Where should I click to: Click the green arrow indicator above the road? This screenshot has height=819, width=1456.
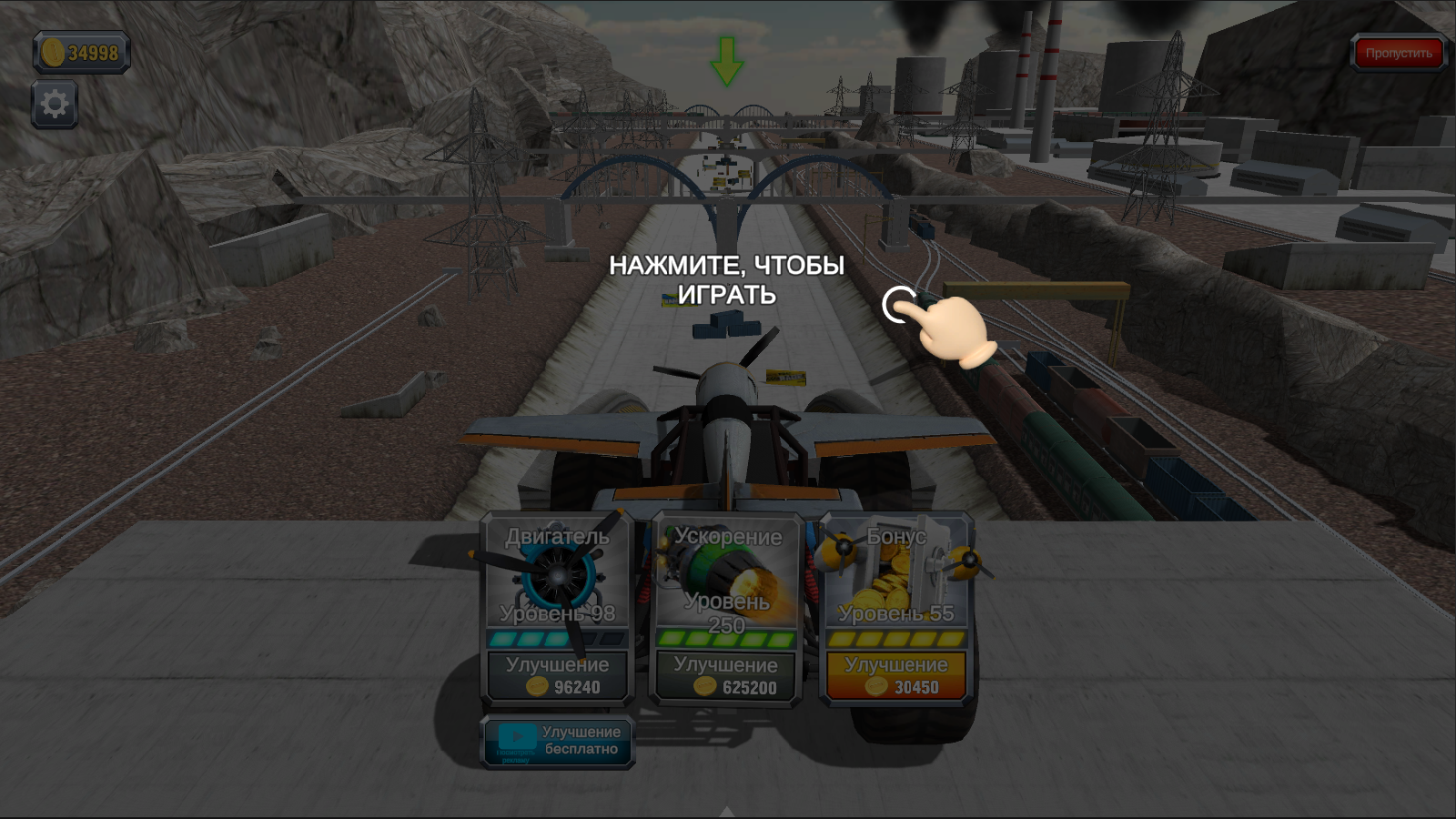[725, 62]
